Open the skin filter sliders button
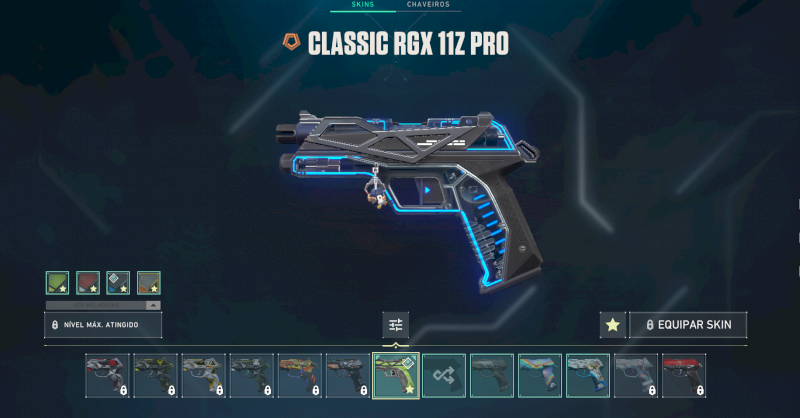800x418 pixels. click(395, 324)
